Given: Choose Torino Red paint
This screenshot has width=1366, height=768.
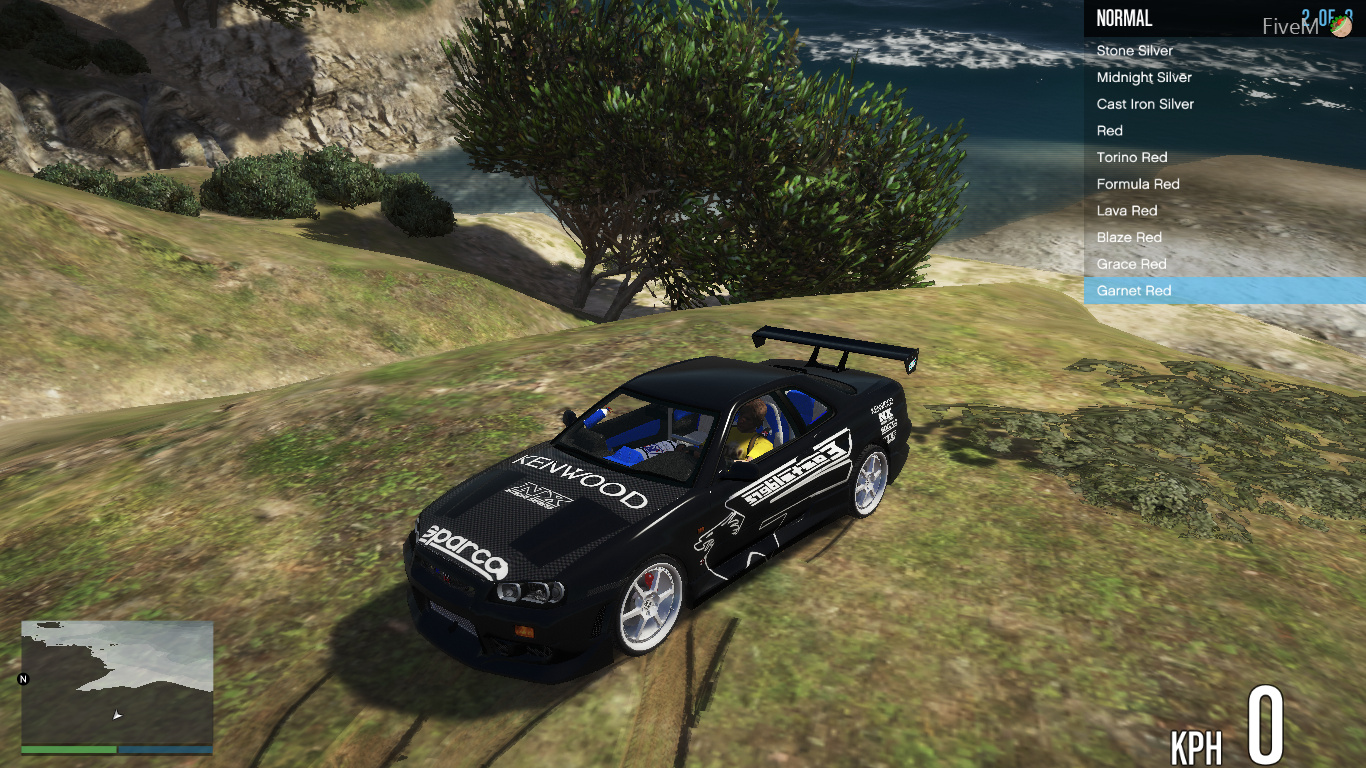Looking at the screenshot, I should [1132, 157].
